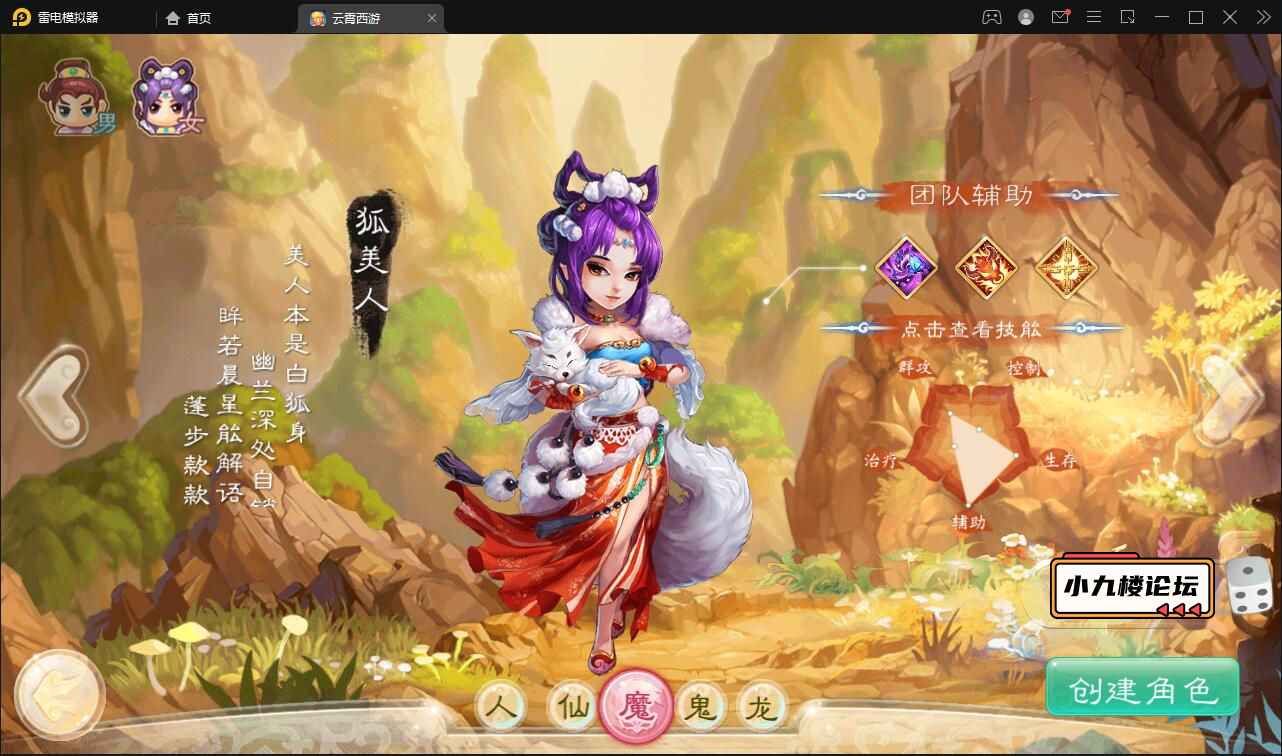Open the 首页 home tab in emulator
This screenshot has width=1282, height=756.
189,18
